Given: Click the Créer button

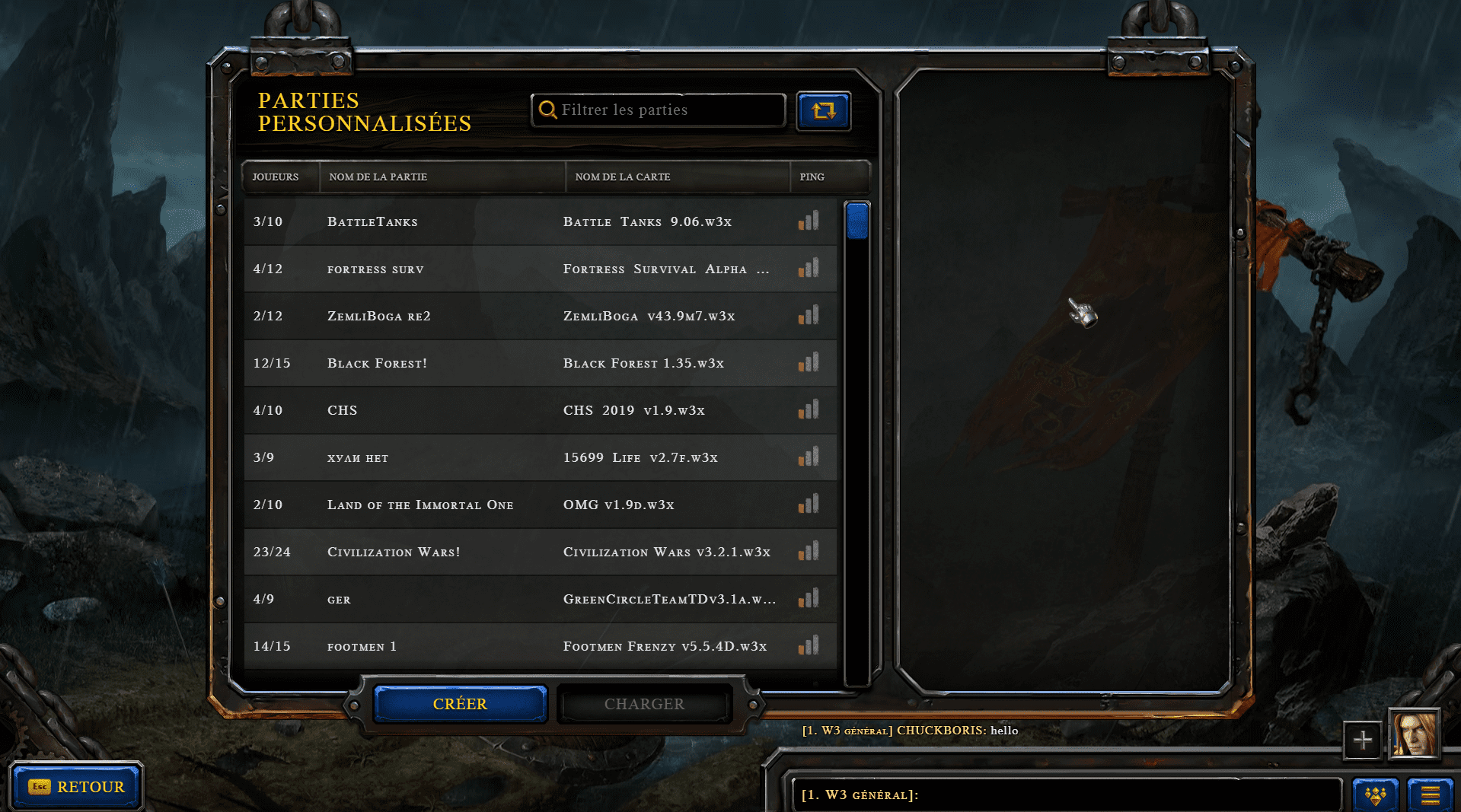Looking at the screenshot, I should [460, 704].
